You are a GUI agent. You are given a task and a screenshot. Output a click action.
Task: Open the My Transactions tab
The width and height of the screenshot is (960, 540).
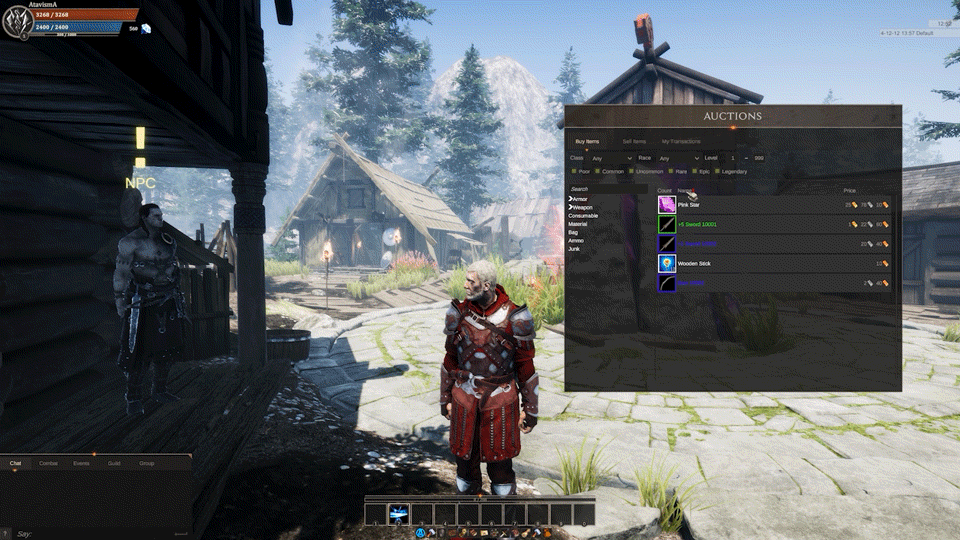point(681,142)
